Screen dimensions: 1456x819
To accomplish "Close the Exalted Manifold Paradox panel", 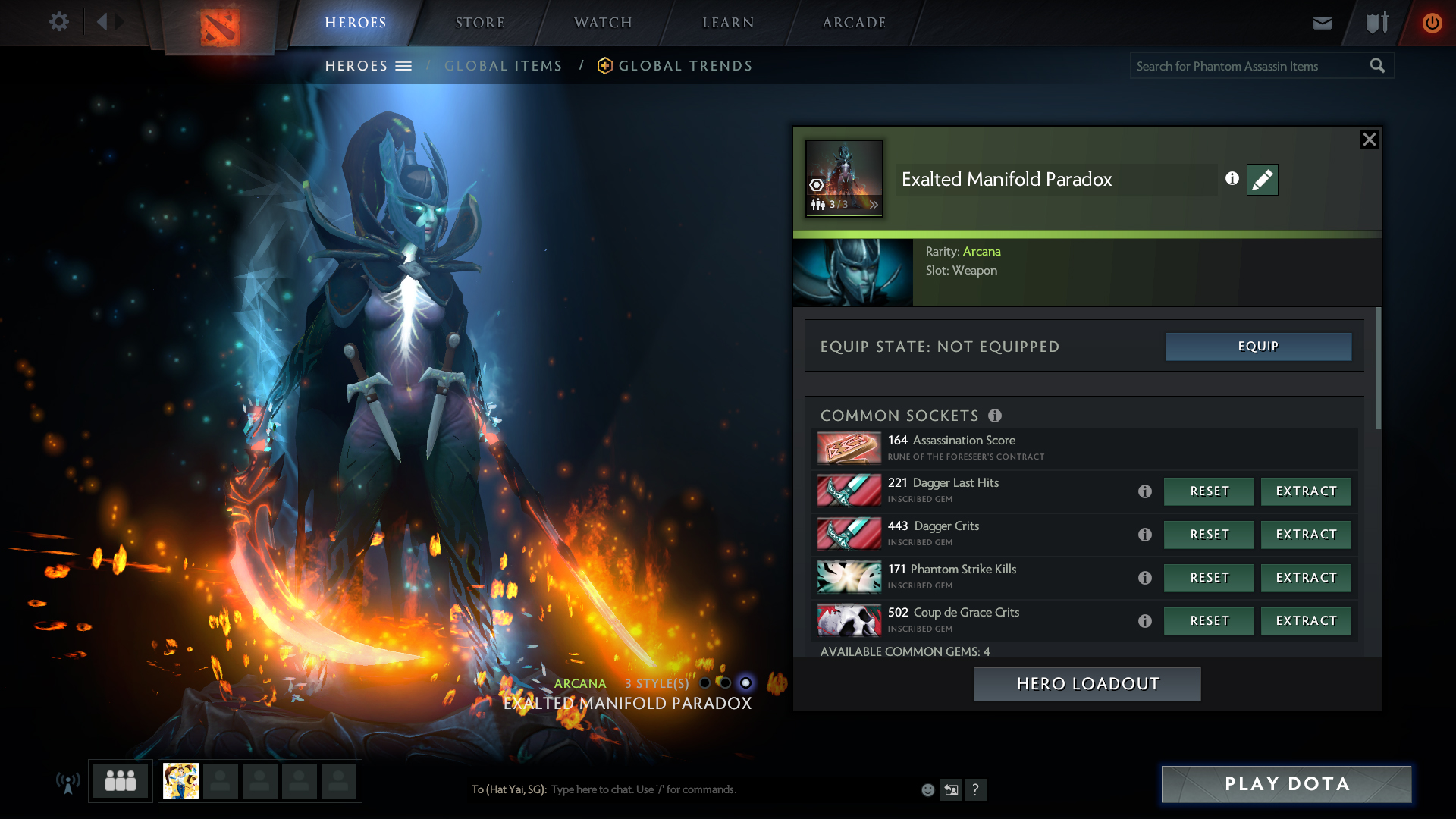I will click(x=1369, y=140).
